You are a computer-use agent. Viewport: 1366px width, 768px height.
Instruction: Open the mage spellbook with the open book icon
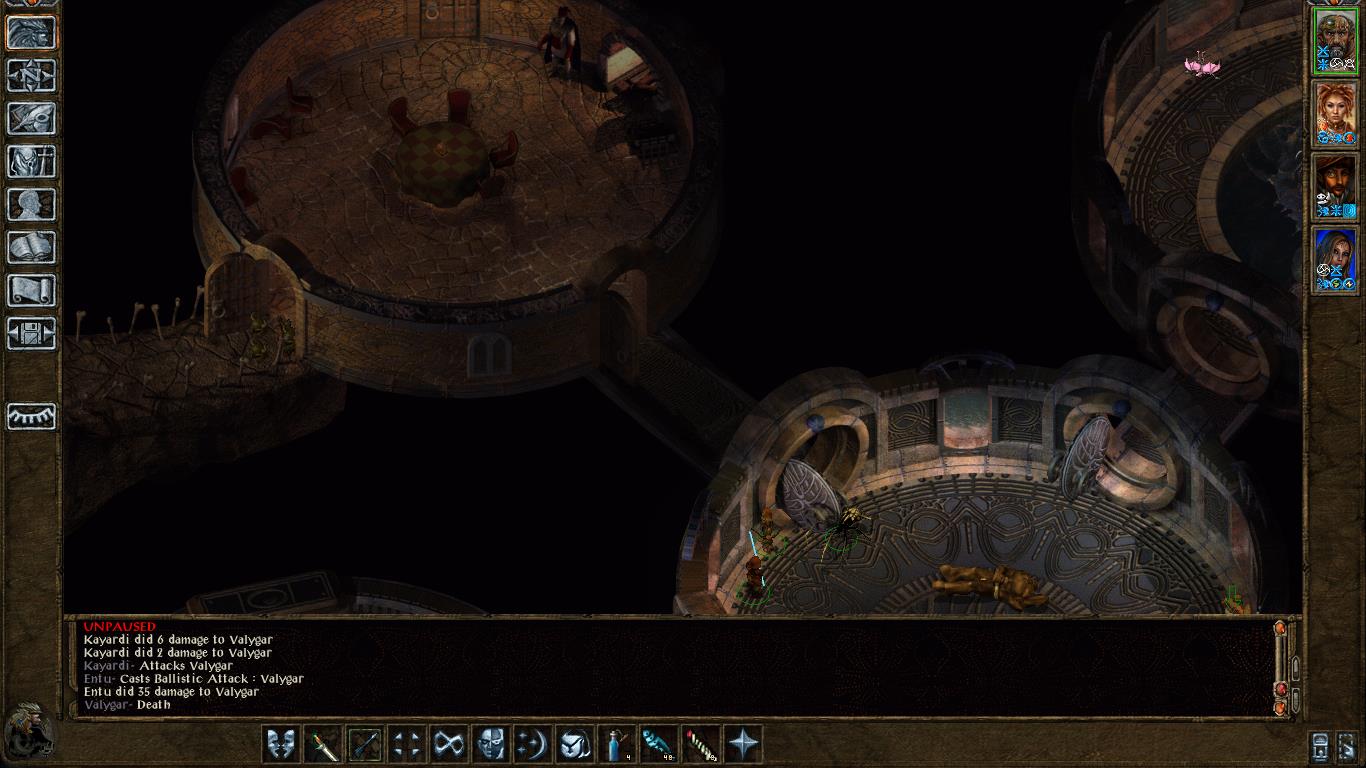tap(31, 248)
